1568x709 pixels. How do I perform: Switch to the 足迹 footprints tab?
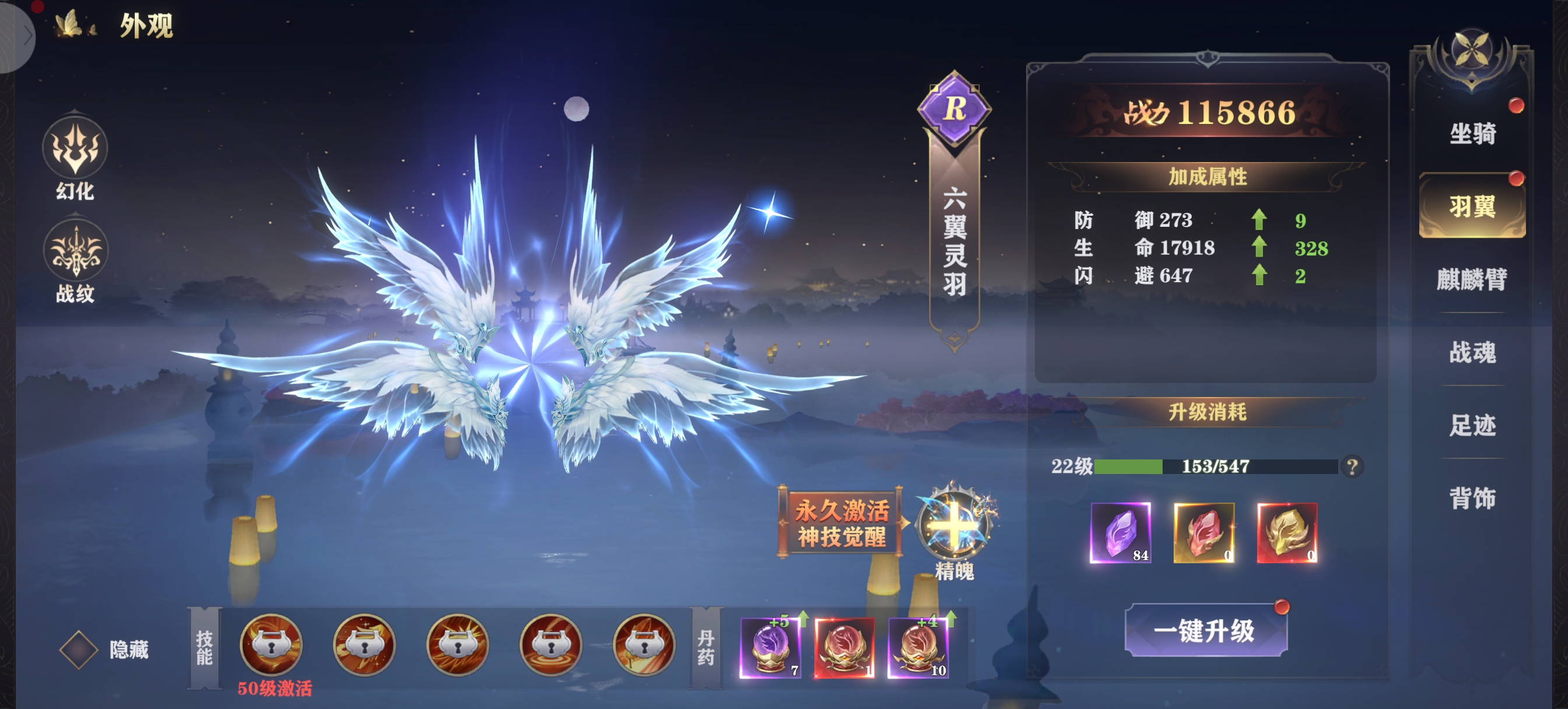(1472, 425)
